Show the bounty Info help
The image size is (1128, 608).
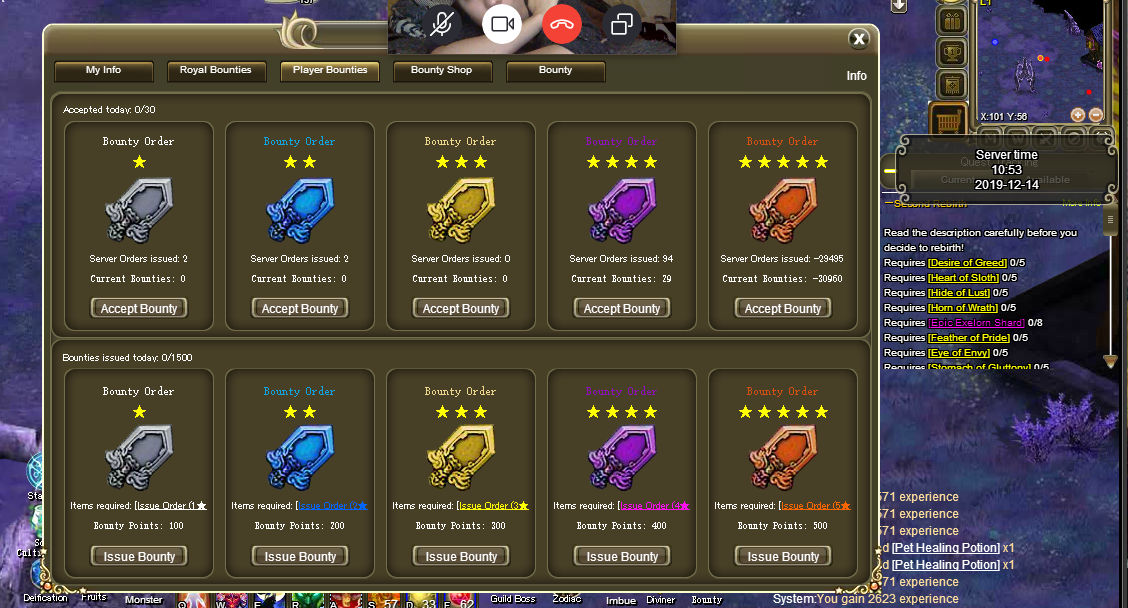pos(856,76)
